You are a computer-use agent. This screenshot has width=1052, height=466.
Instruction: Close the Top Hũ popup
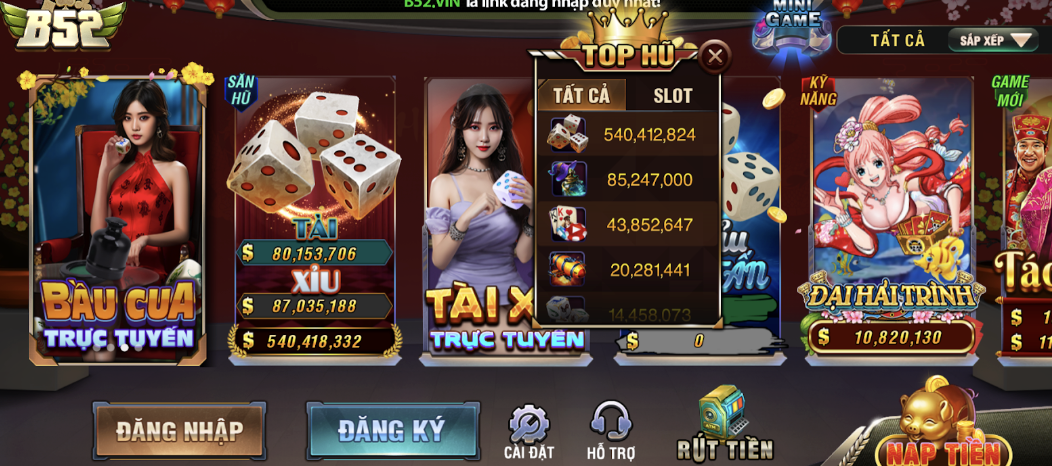point(715,57)
